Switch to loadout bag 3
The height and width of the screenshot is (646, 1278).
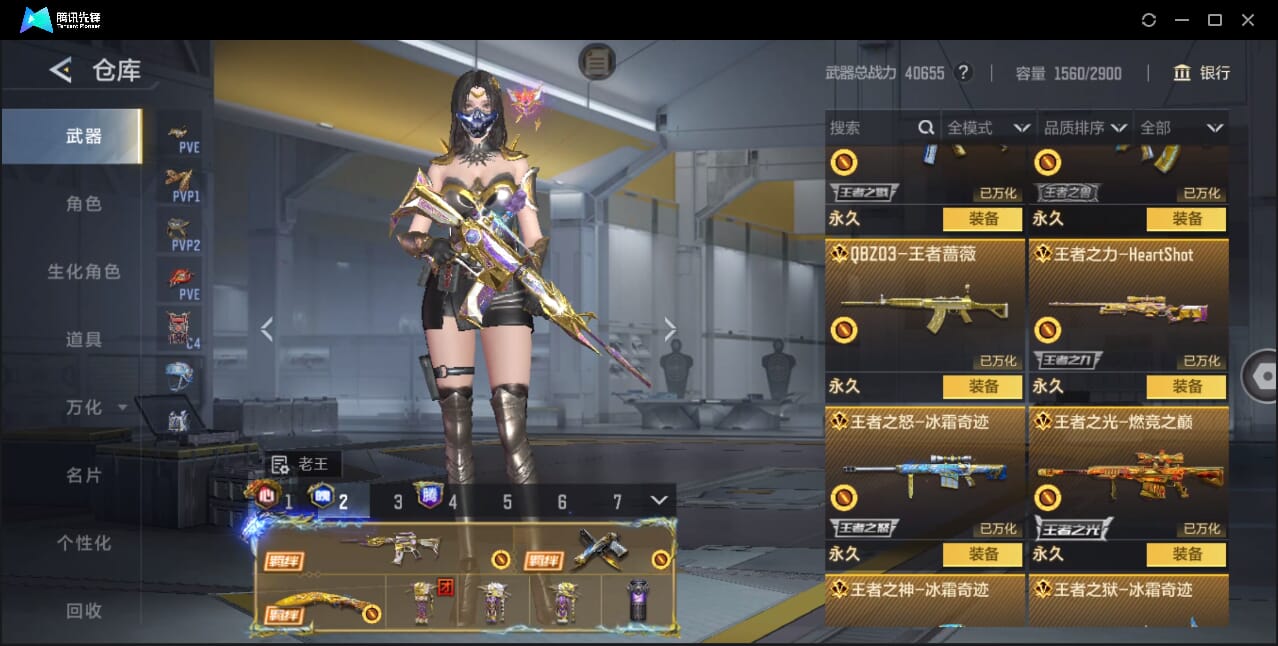coord(398,502)
